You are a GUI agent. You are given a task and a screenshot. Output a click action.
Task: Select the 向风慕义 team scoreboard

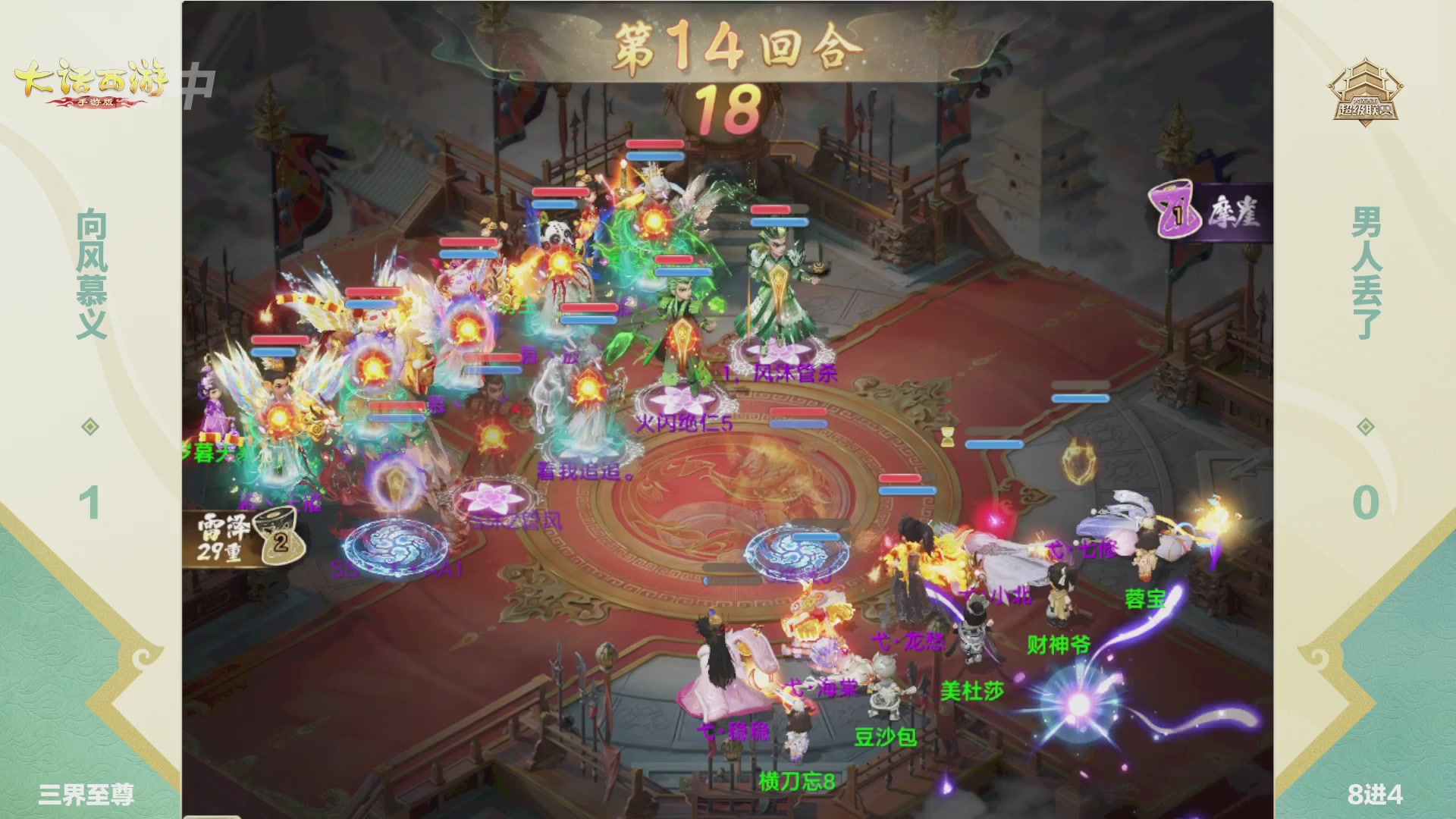91,349
